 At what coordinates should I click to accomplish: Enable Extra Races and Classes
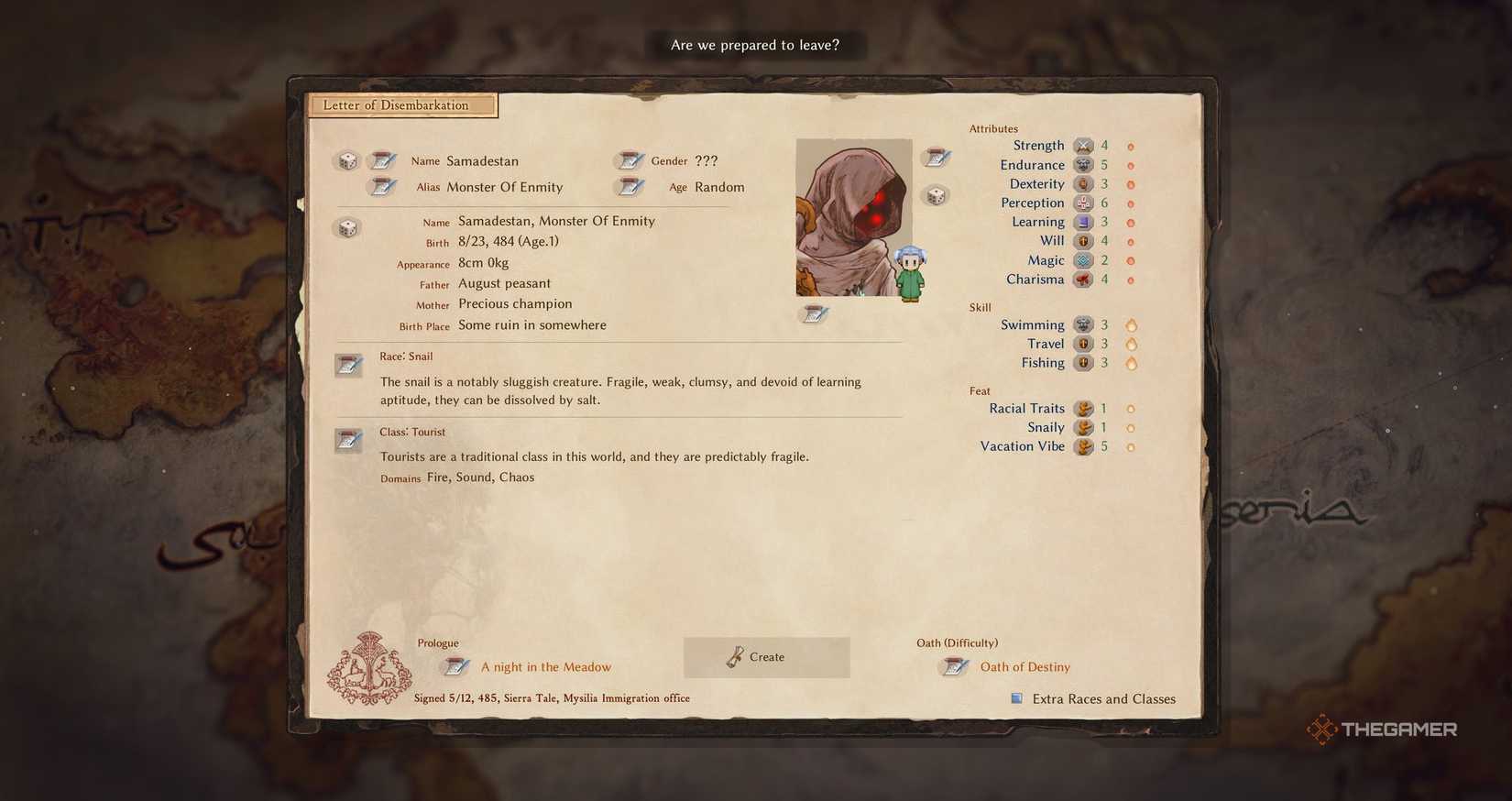1016,698
